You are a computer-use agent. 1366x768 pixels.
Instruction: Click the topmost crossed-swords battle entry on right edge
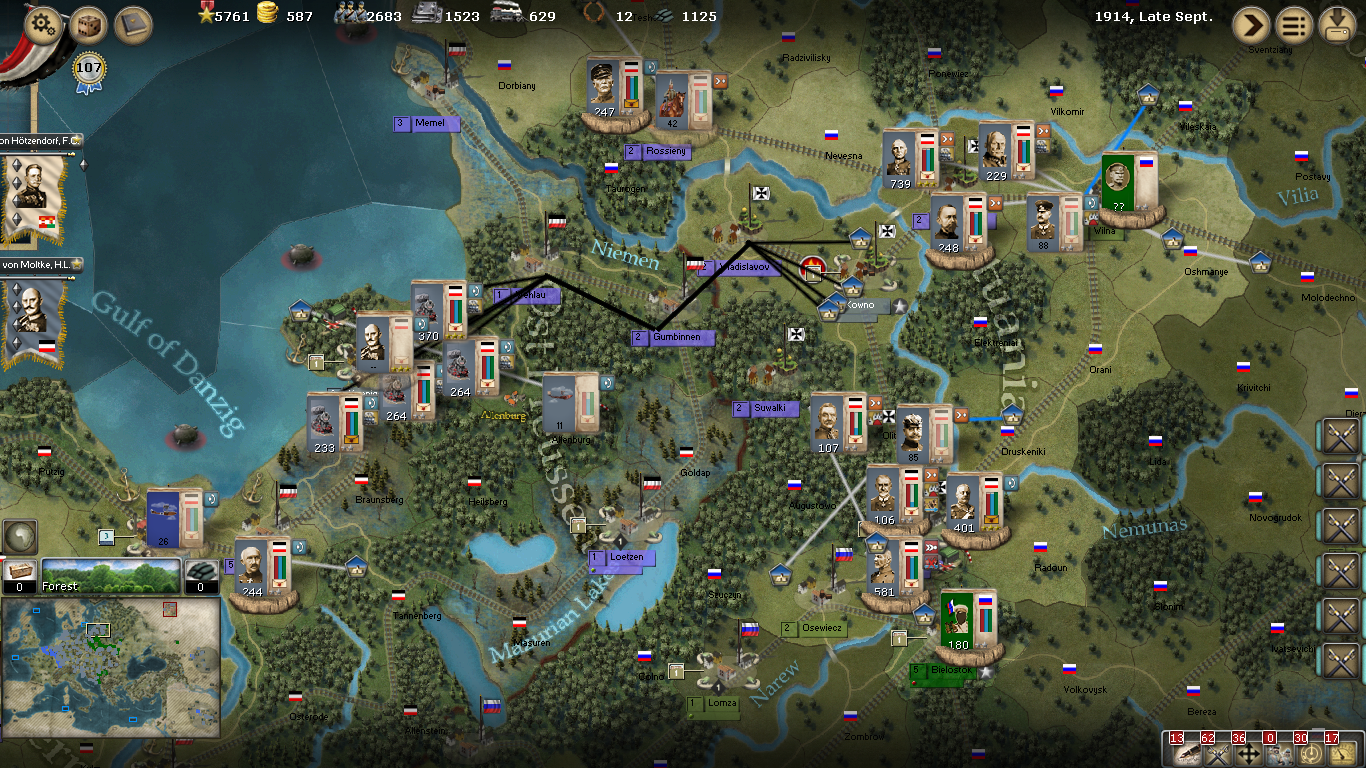click(x=1341, y=437)
